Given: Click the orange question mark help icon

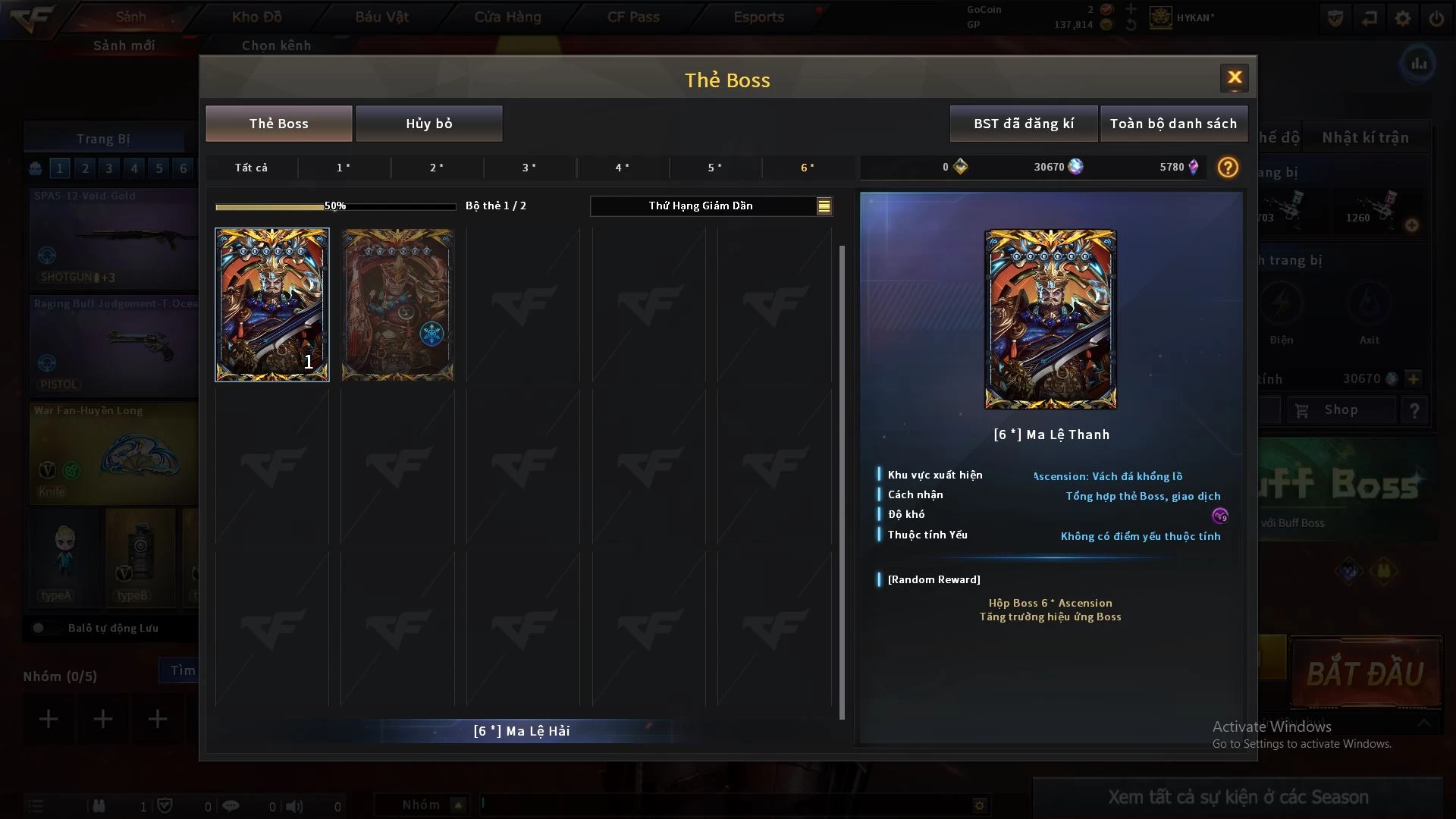Looking at the screenshot, I should [1227, 168].
